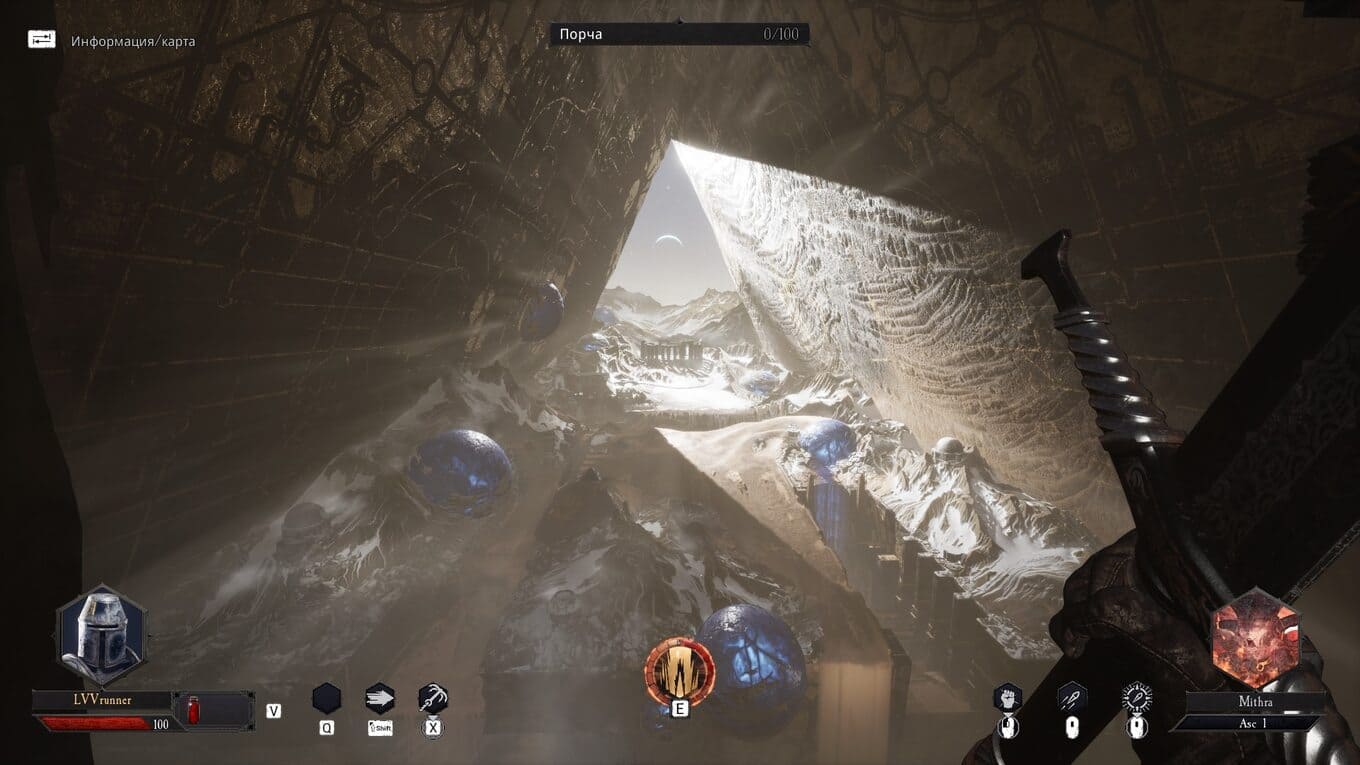Viewport: 1360px width, 765px height.
Task: Activate the radiant charged dagger ability
Action: click(1136, 697)
